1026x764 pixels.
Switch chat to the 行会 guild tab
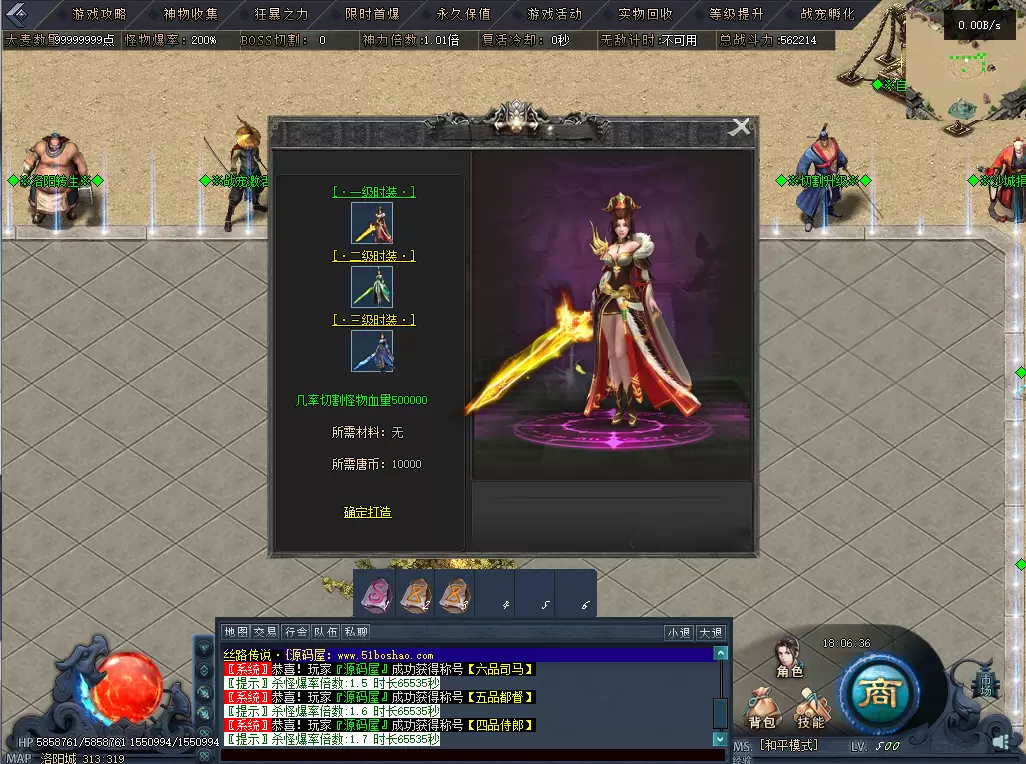click(x=296, y=632)
